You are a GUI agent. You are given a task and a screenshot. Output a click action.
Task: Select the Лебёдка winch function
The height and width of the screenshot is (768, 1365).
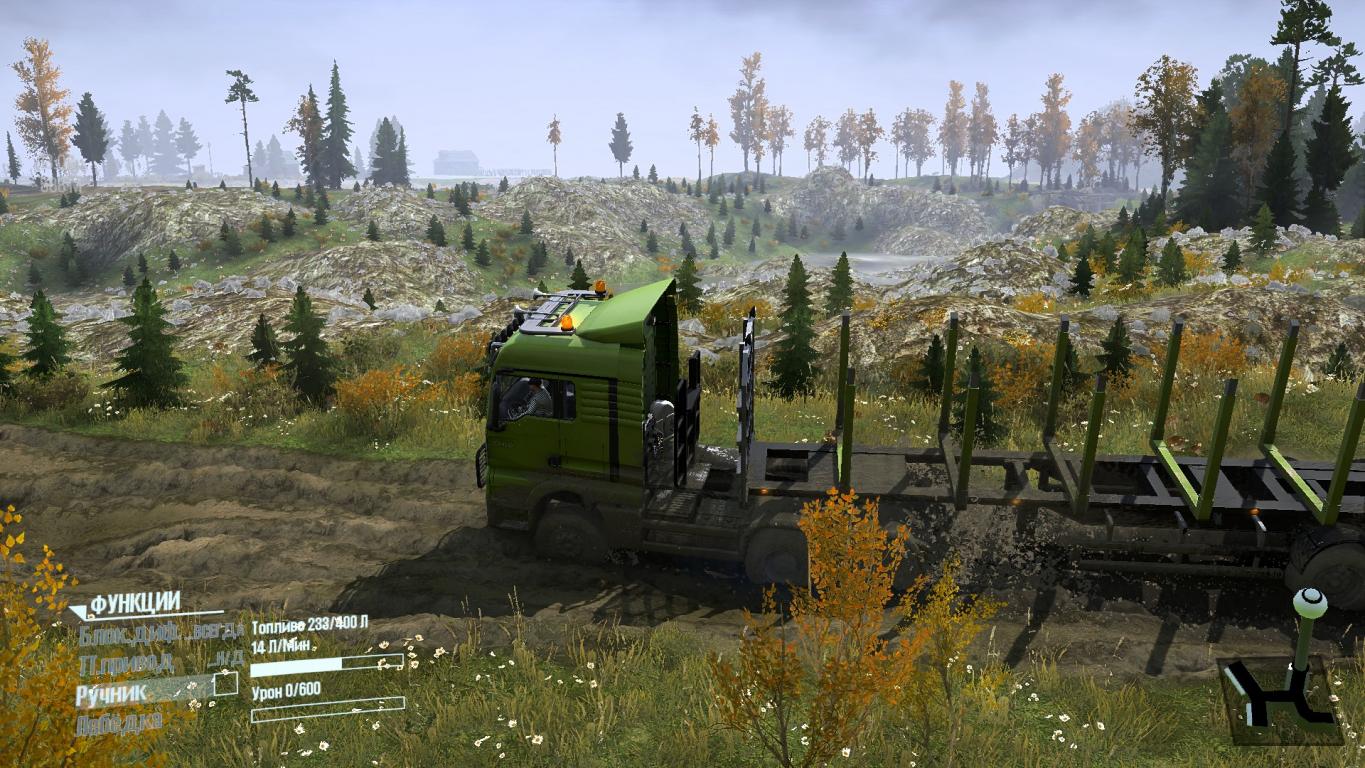click(x=119, y=723)
